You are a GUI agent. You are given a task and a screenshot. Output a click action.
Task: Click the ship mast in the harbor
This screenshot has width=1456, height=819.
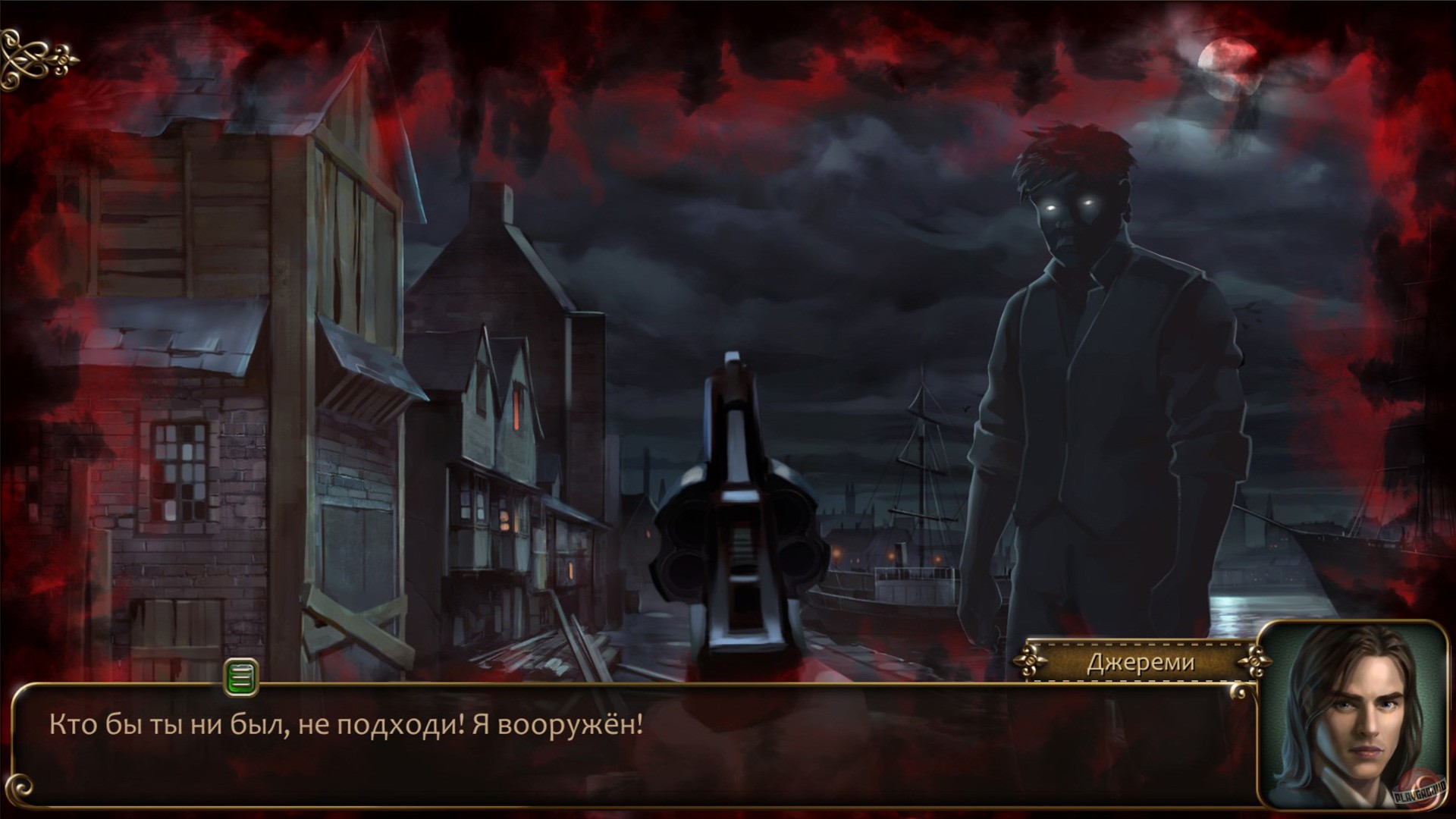pyautogui.click(x=924, y=440)
